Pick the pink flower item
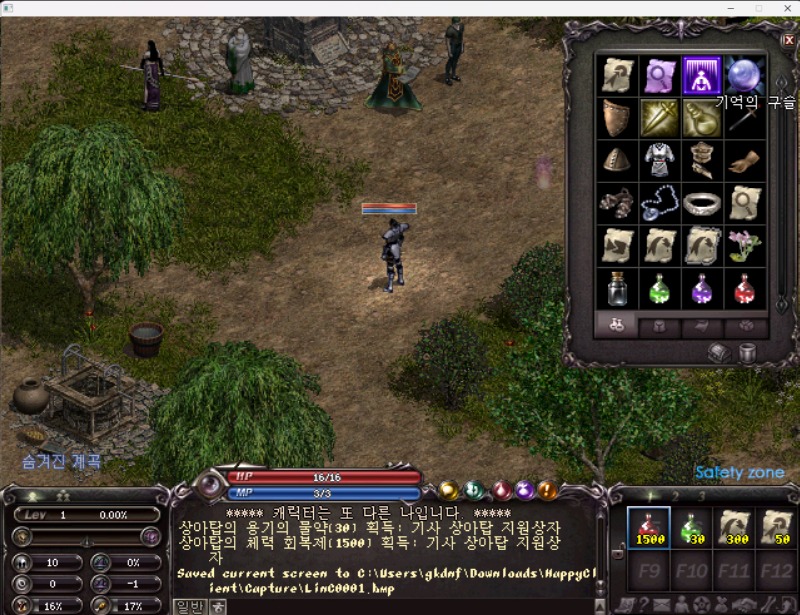The height and width of the screenshot is (615, 800). pos(744,246)
